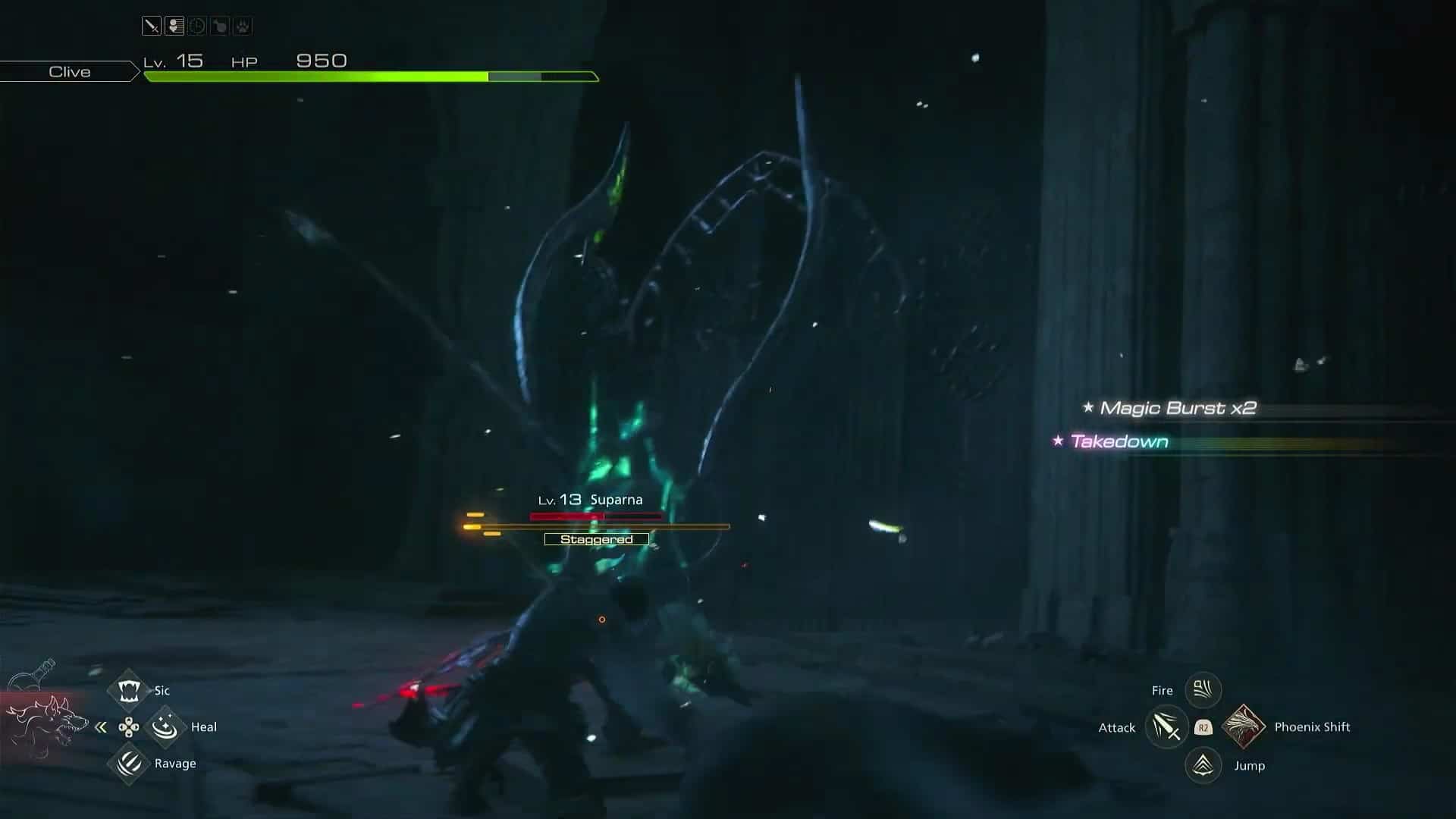This screenshot has height=819, width=1456.
Task: Click the paw icon in the top toolbar
Action: (241, 25)
